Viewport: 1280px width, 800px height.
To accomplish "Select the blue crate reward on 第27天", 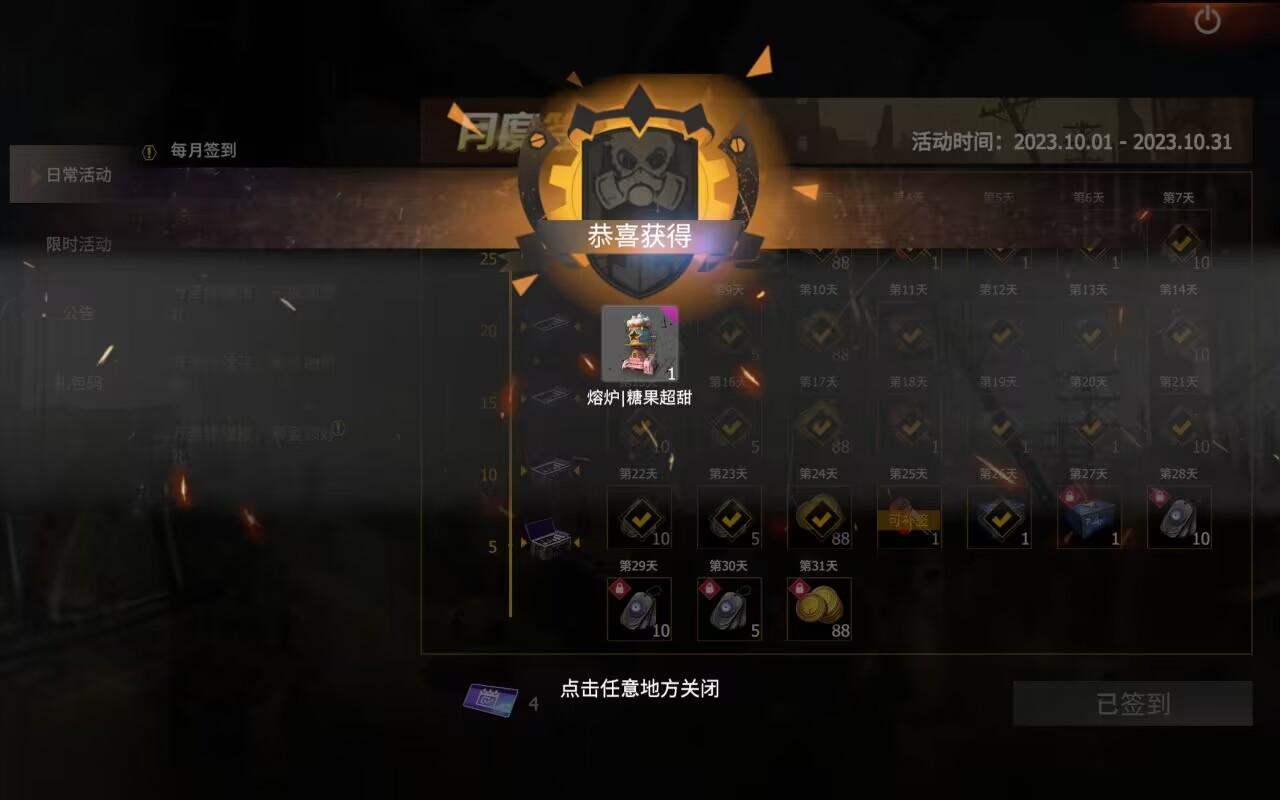I will click(x=1089, y=518).
